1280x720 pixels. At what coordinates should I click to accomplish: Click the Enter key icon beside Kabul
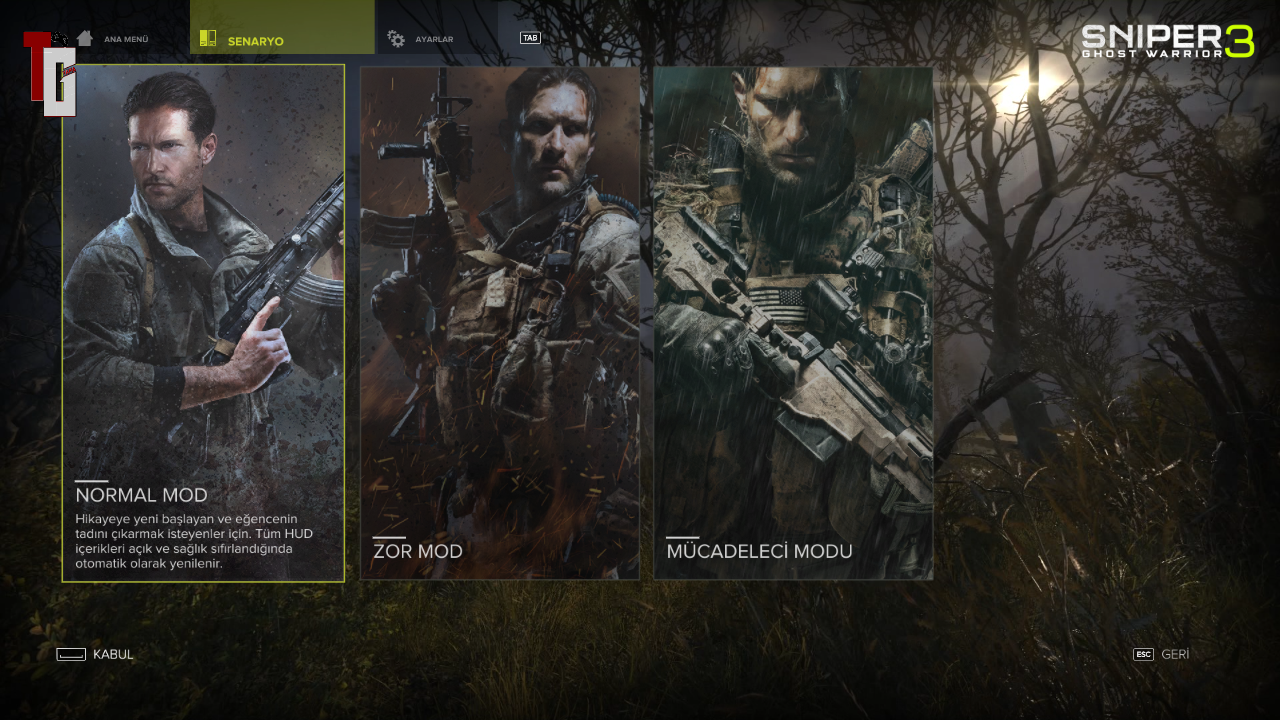[x=70, y=654]
